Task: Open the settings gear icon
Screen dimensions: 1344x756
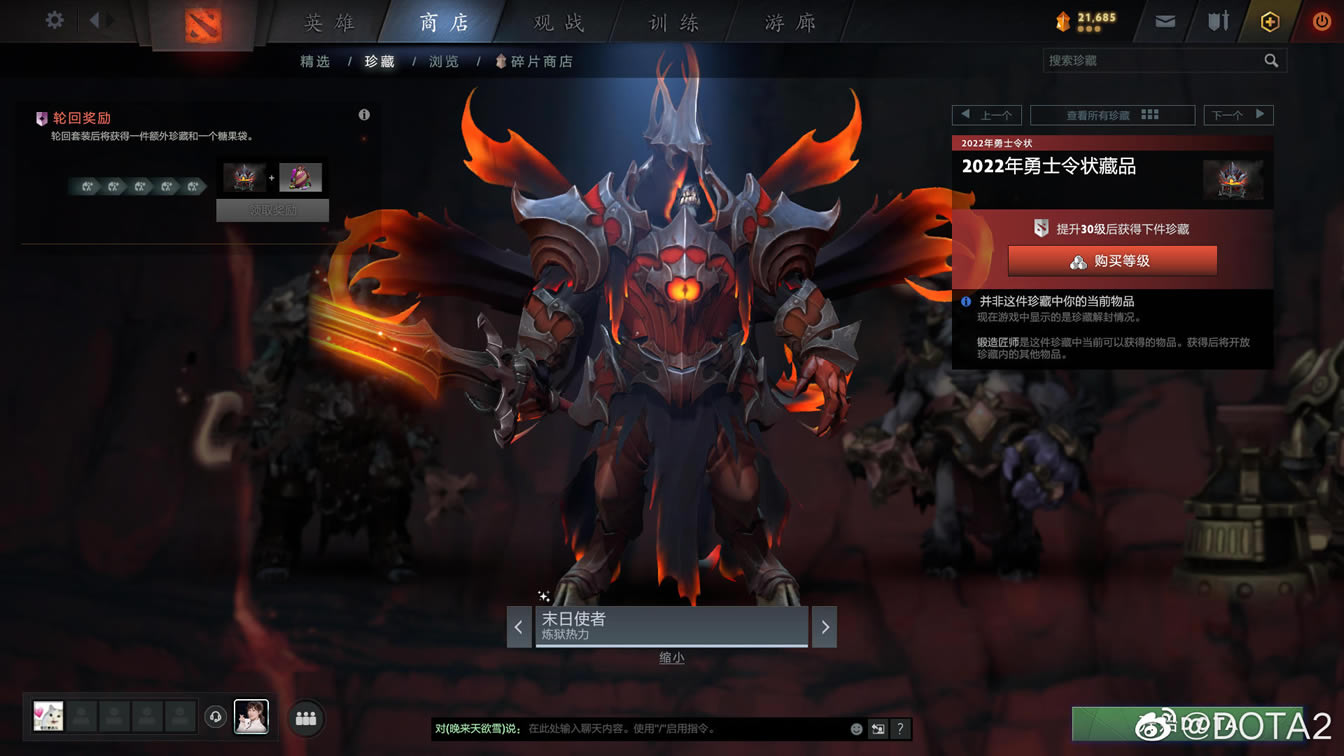Action: [x=53, y=19]
